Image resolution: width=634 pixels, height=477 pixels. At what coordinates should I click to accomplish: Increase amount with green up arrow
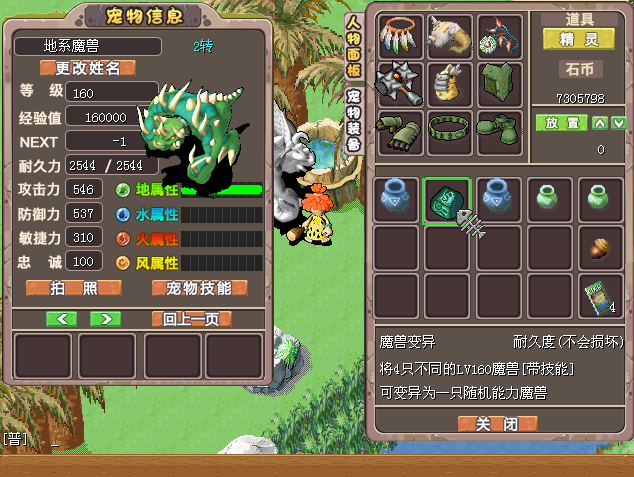(x=599, y=123)
